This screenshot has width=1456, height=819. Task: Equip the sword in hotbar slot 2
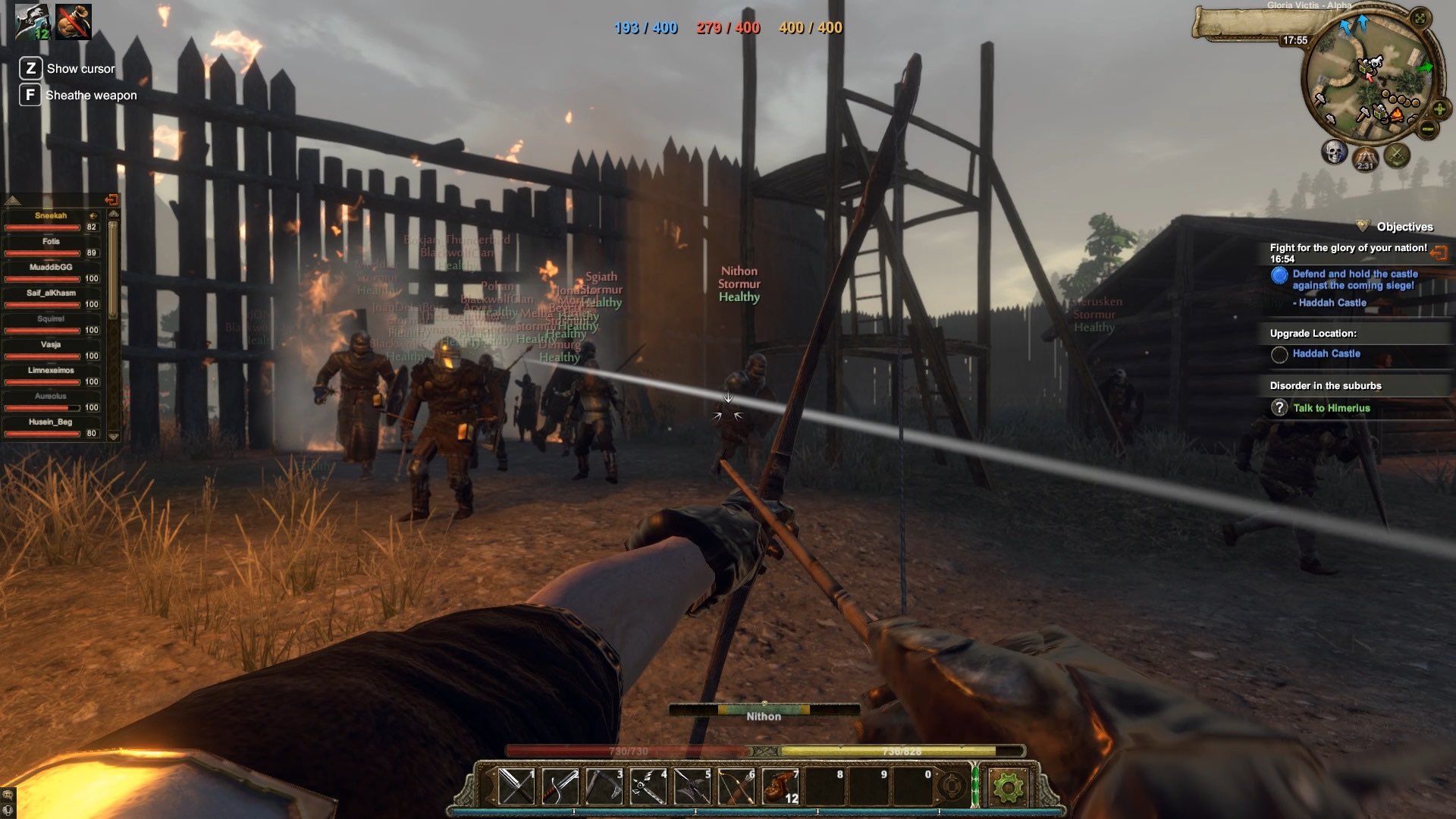pyautogui.click(x=560, y=786)
